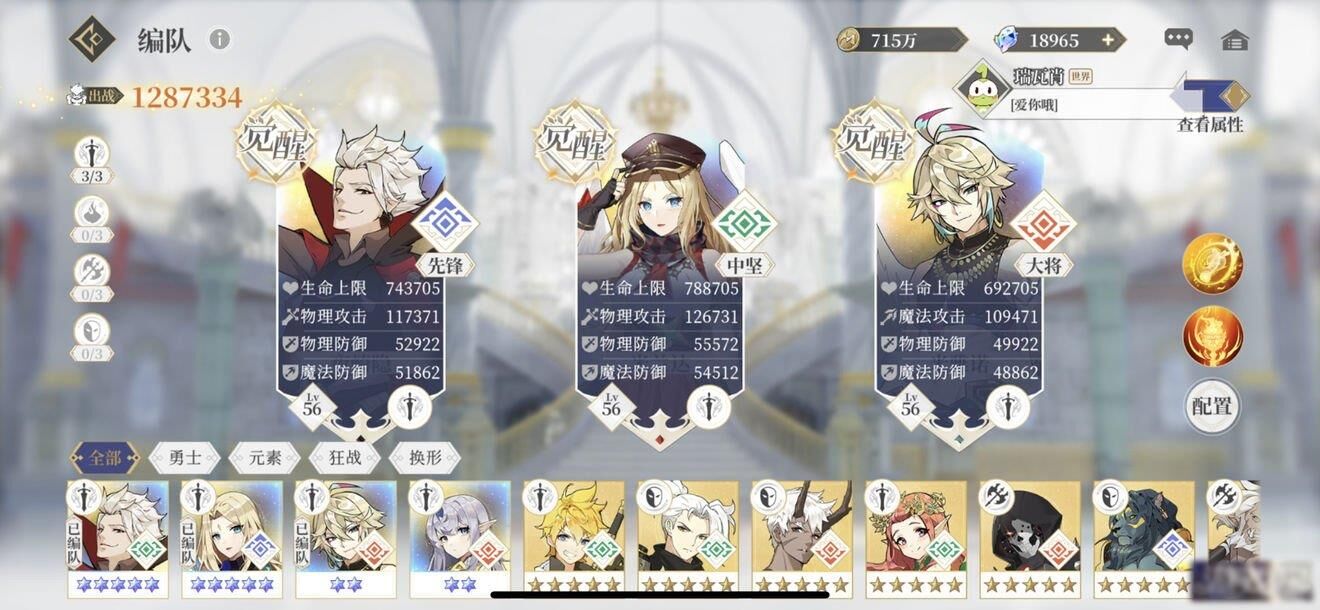
Task: Open the 编队 info tooltip icon
Action: click(x=219, y=39)
